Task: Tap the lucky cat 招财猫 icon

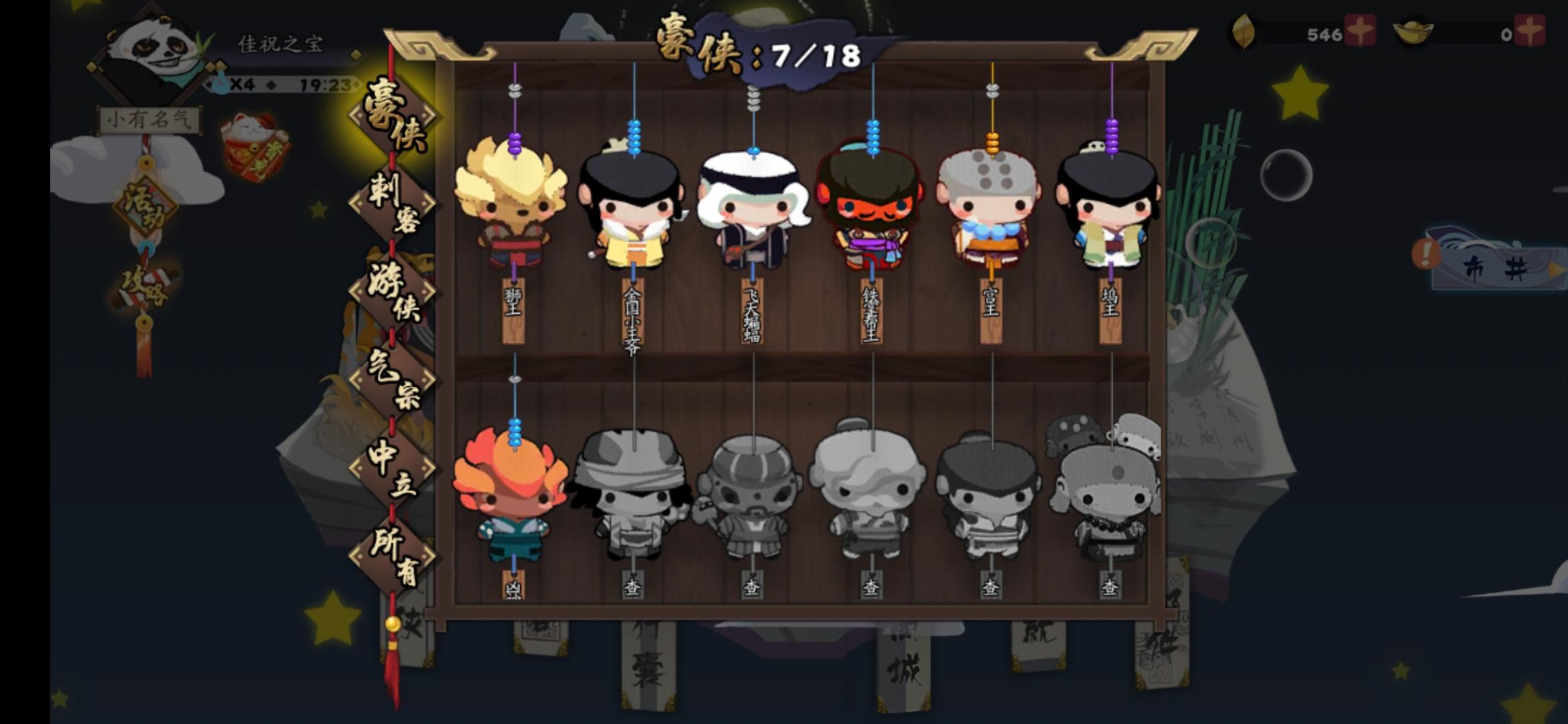Action: (x=253, y=143)
